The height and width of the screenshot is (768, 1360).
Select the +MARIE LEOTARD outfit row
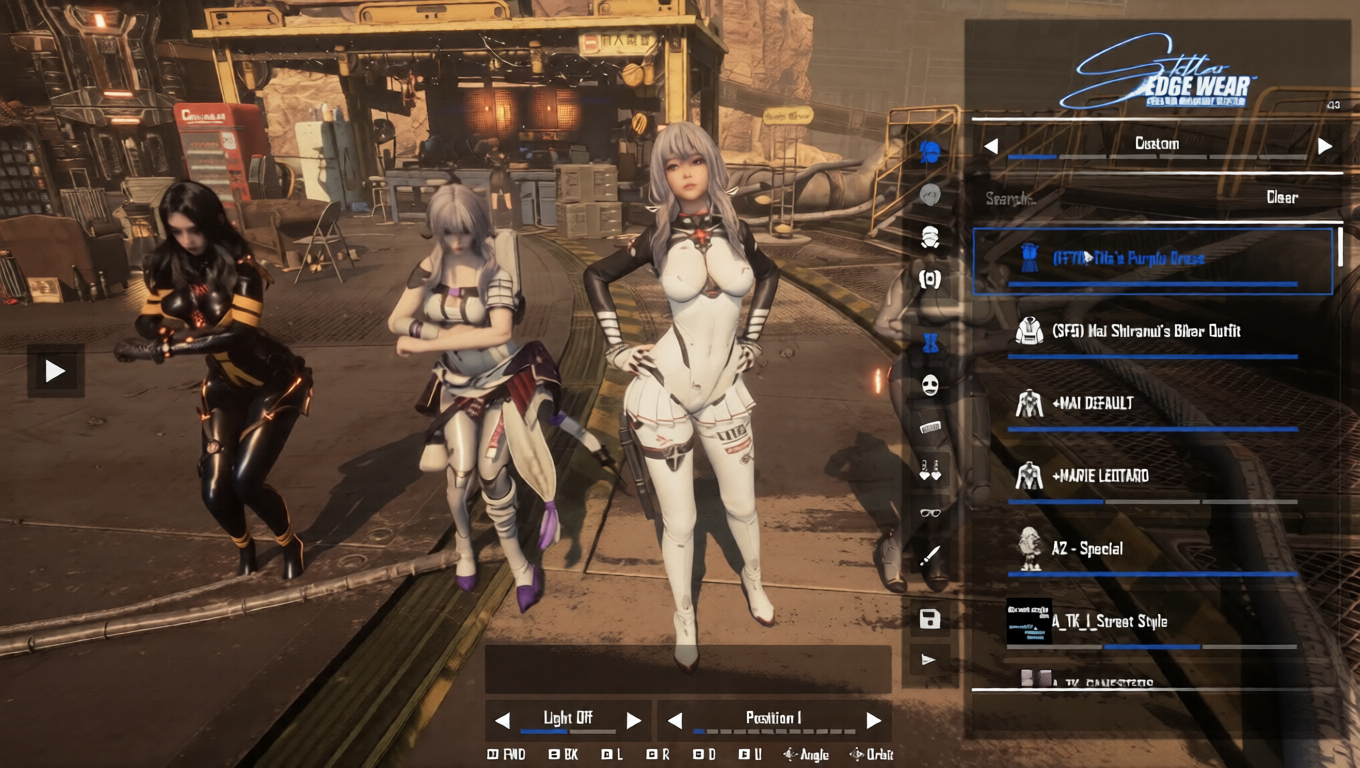(x=1100, y=476)
